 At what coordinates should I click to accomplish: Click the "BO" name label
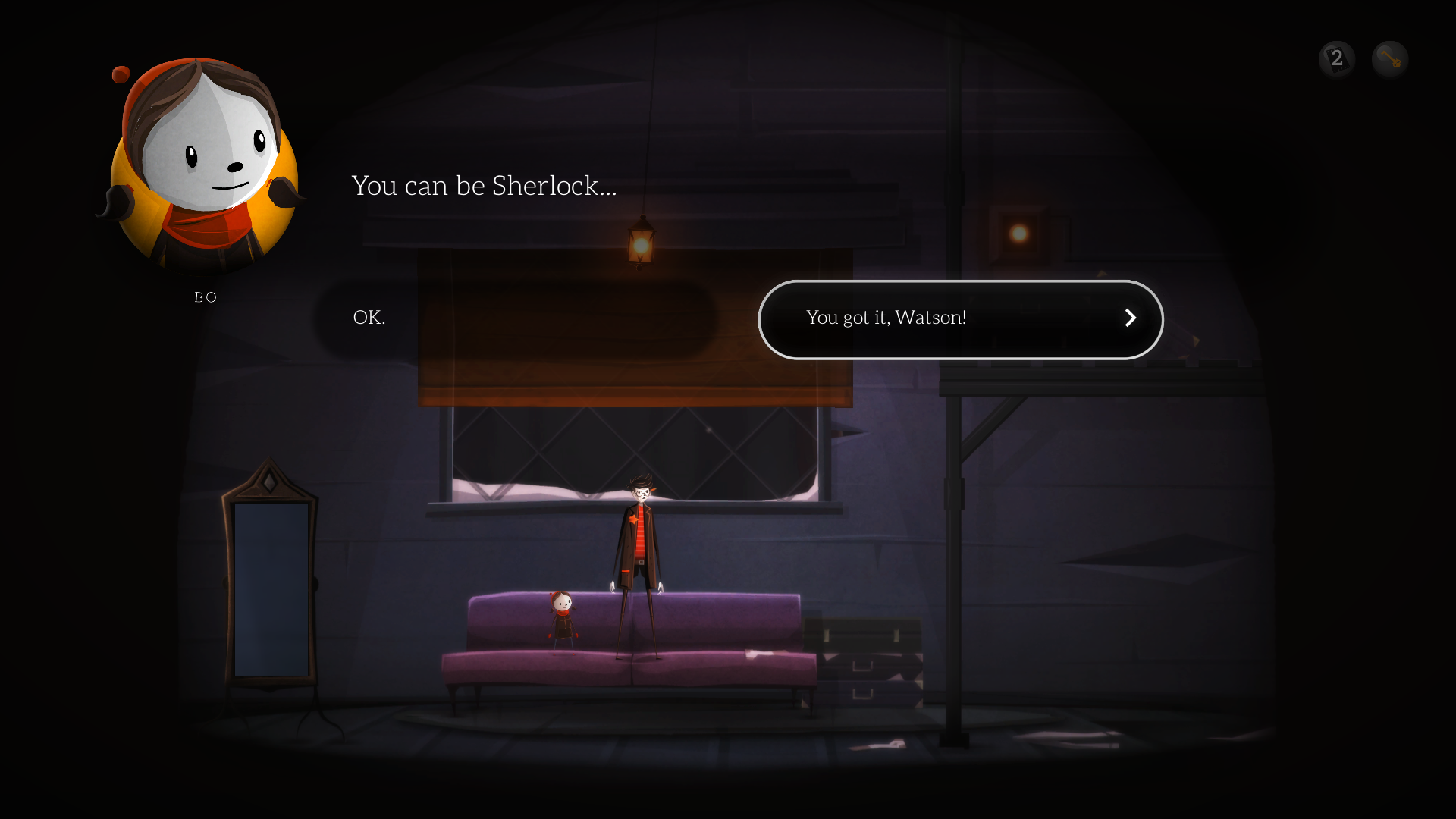tap(204, 297)
